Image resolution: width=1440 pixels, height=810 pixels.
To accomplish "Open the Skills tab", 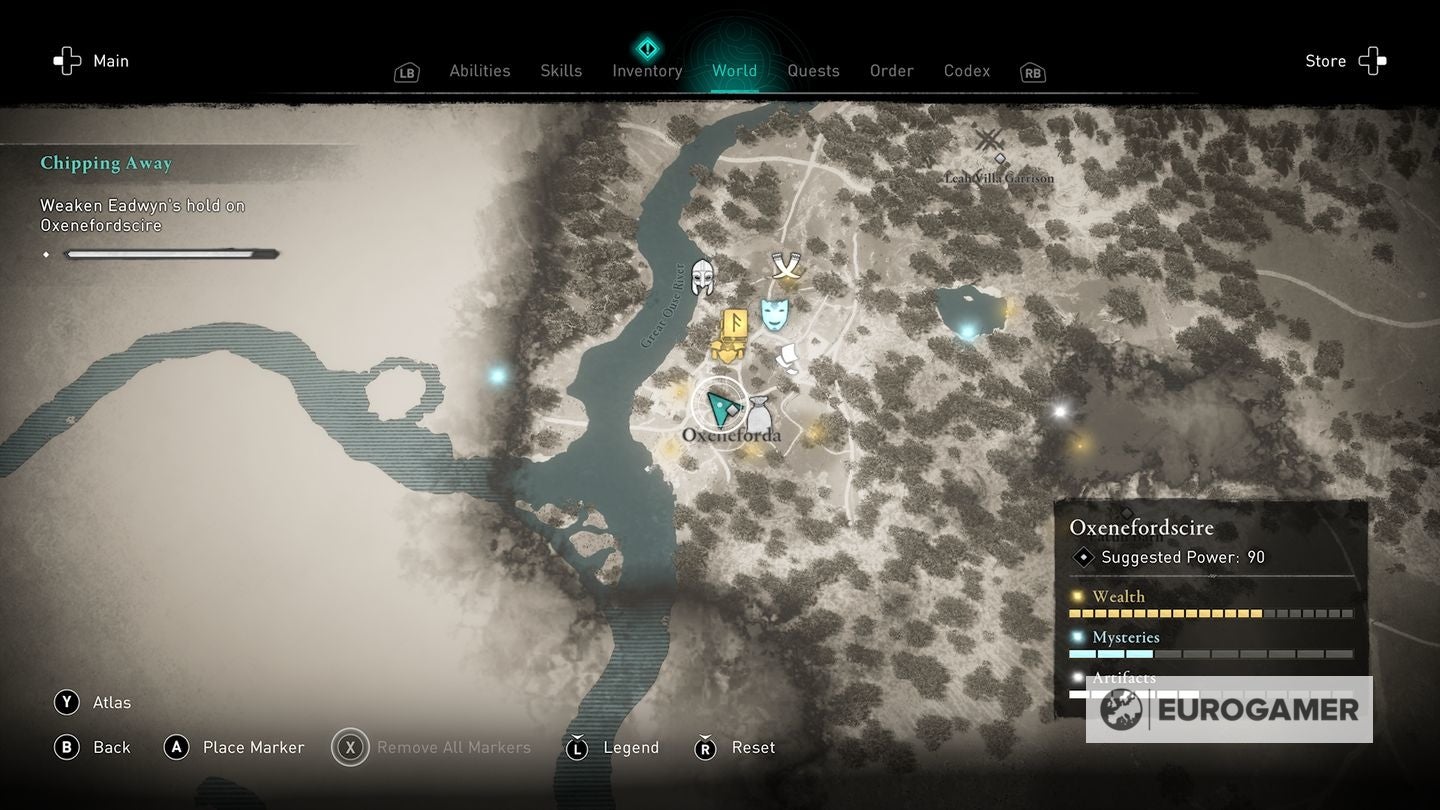I will tap(561, 71).
